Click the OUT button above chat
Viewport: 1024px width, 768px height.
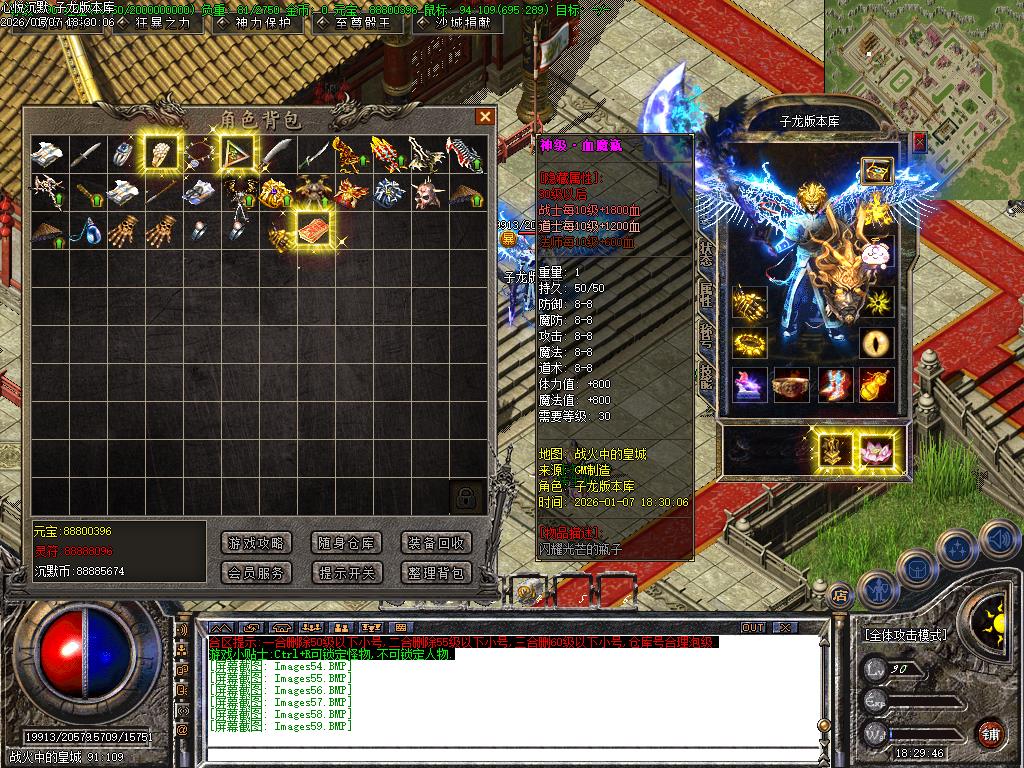pyautogui.click(x=752, y=627)
